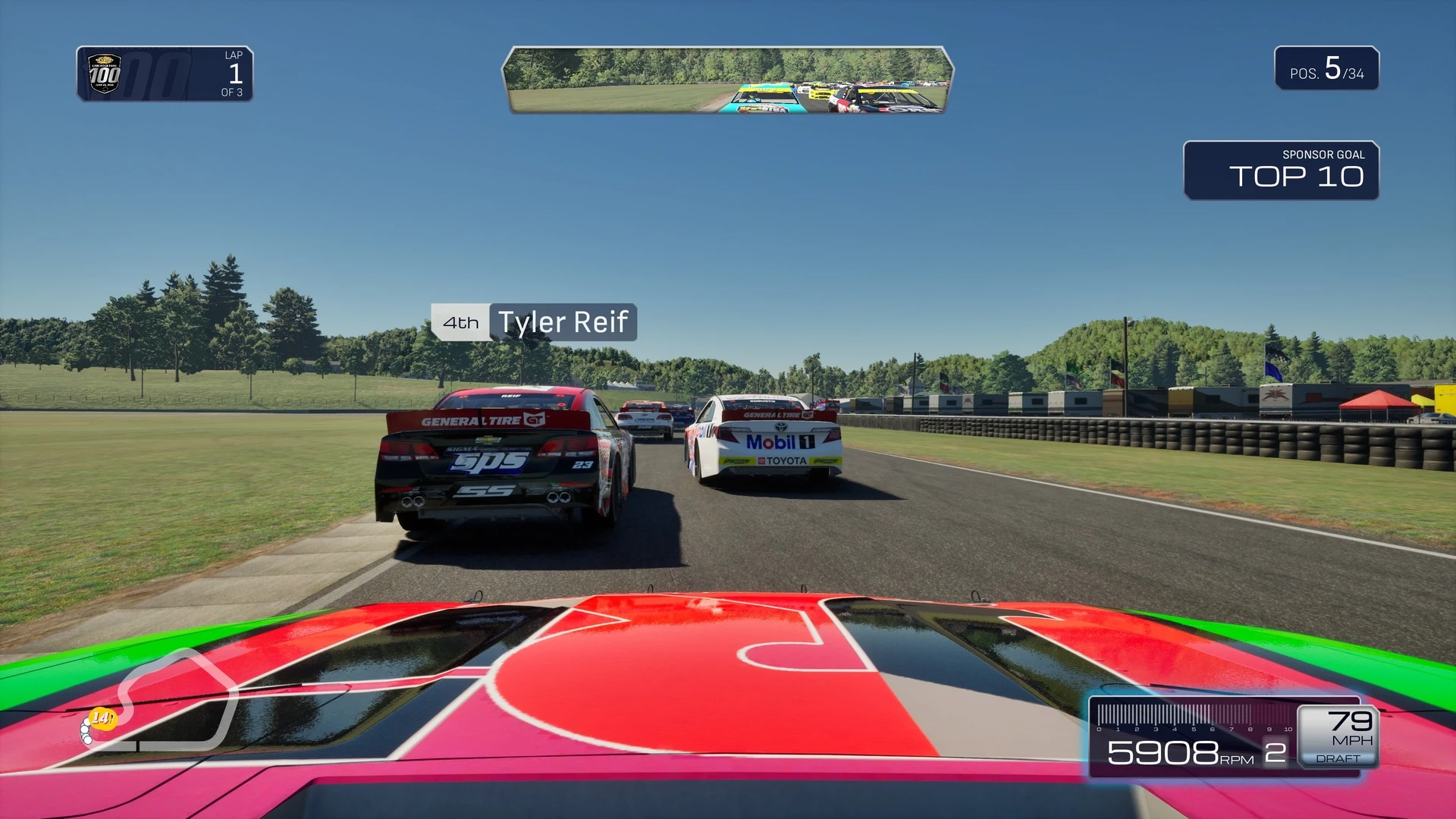Select the rear-view mirror display
The image size is (1456, 819).
(x=727, y=80)
